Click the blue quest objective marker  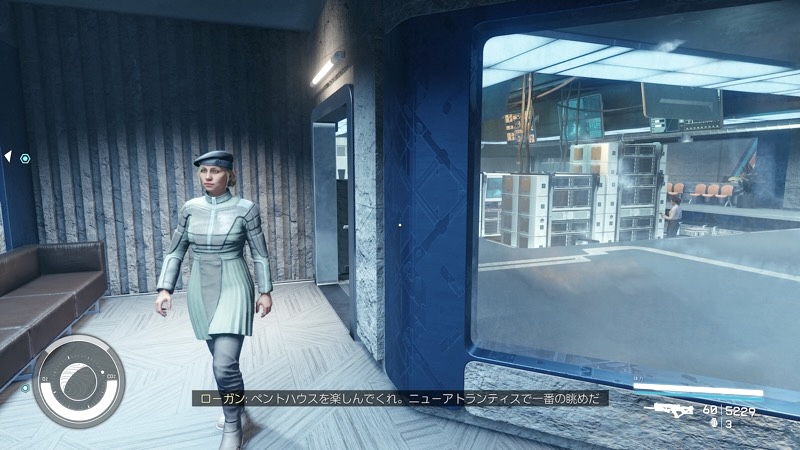click(x=25, y=158)
